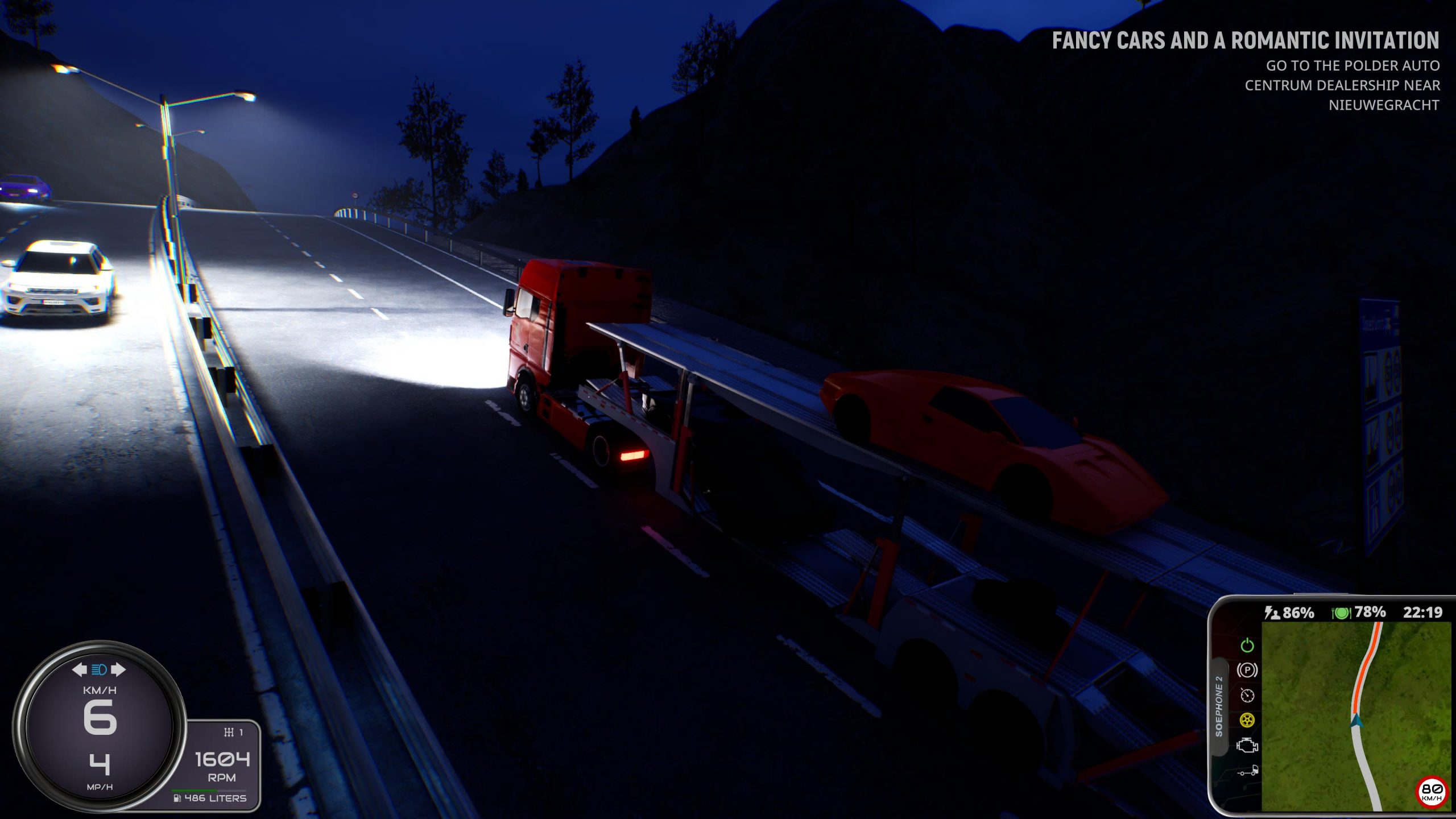Click the gear shifter icon
This screenshot has height=819, width=1456.
(x=229, y=732)
